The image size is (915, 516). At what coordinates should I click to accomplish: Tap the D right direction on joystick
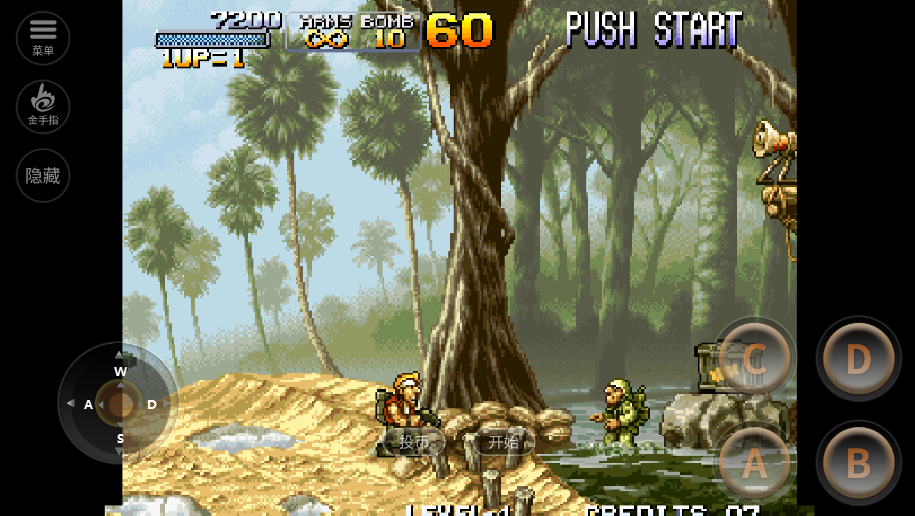pyautogui.click(x=153, y=404)
